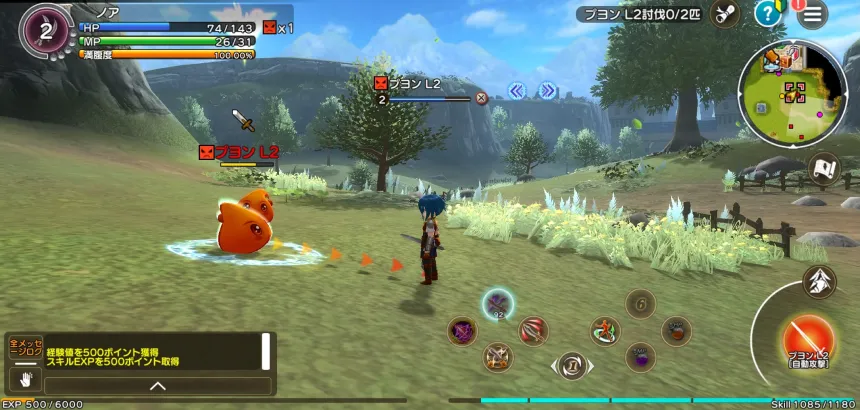Activate the wolf icon above the attack button
860x410 pixels.
click(x=818, y=282)
